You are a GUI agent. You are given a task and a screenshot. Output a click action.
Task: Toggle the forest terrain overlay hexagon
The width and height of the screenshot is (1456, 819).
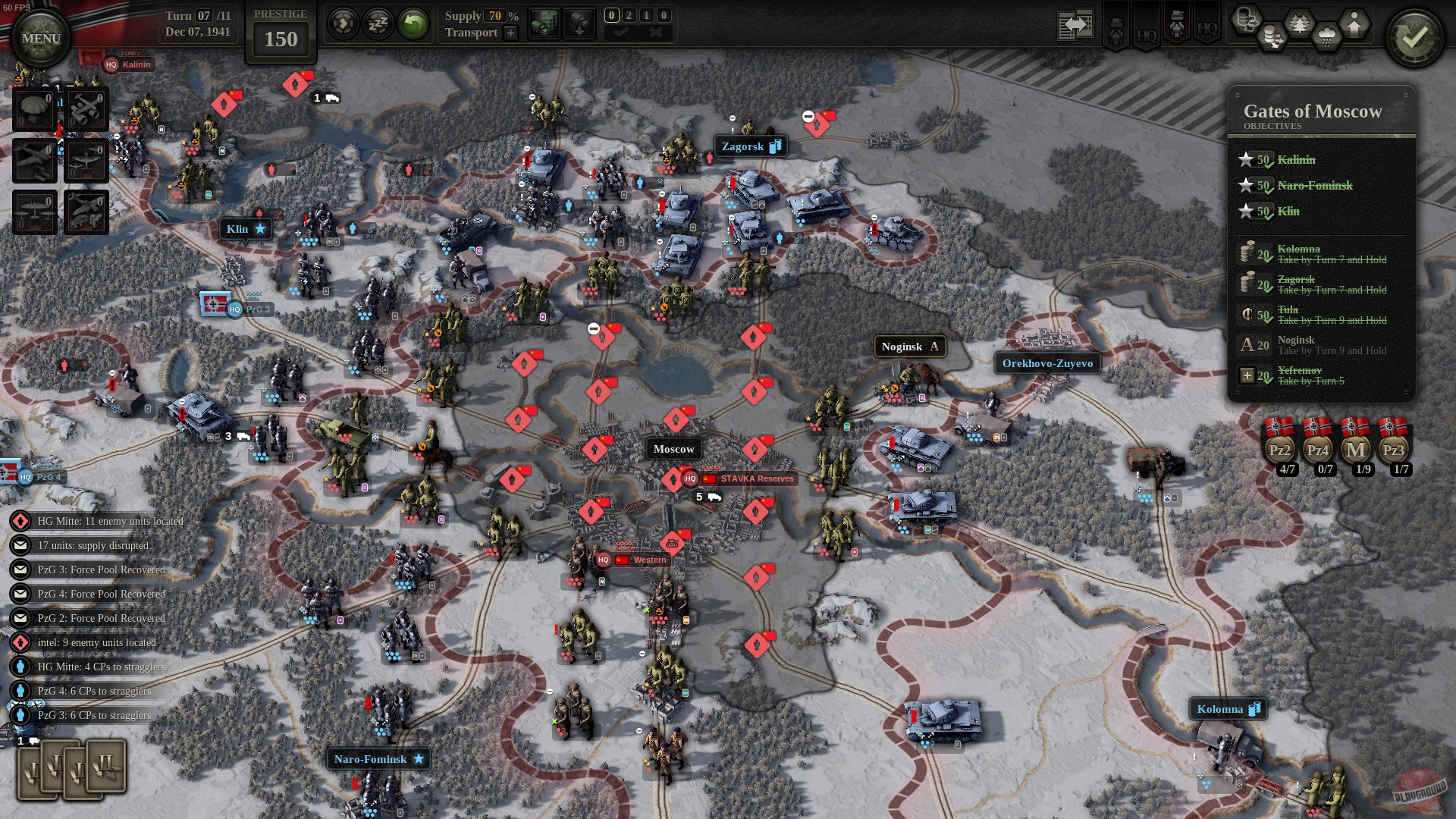click(1299, 23)
